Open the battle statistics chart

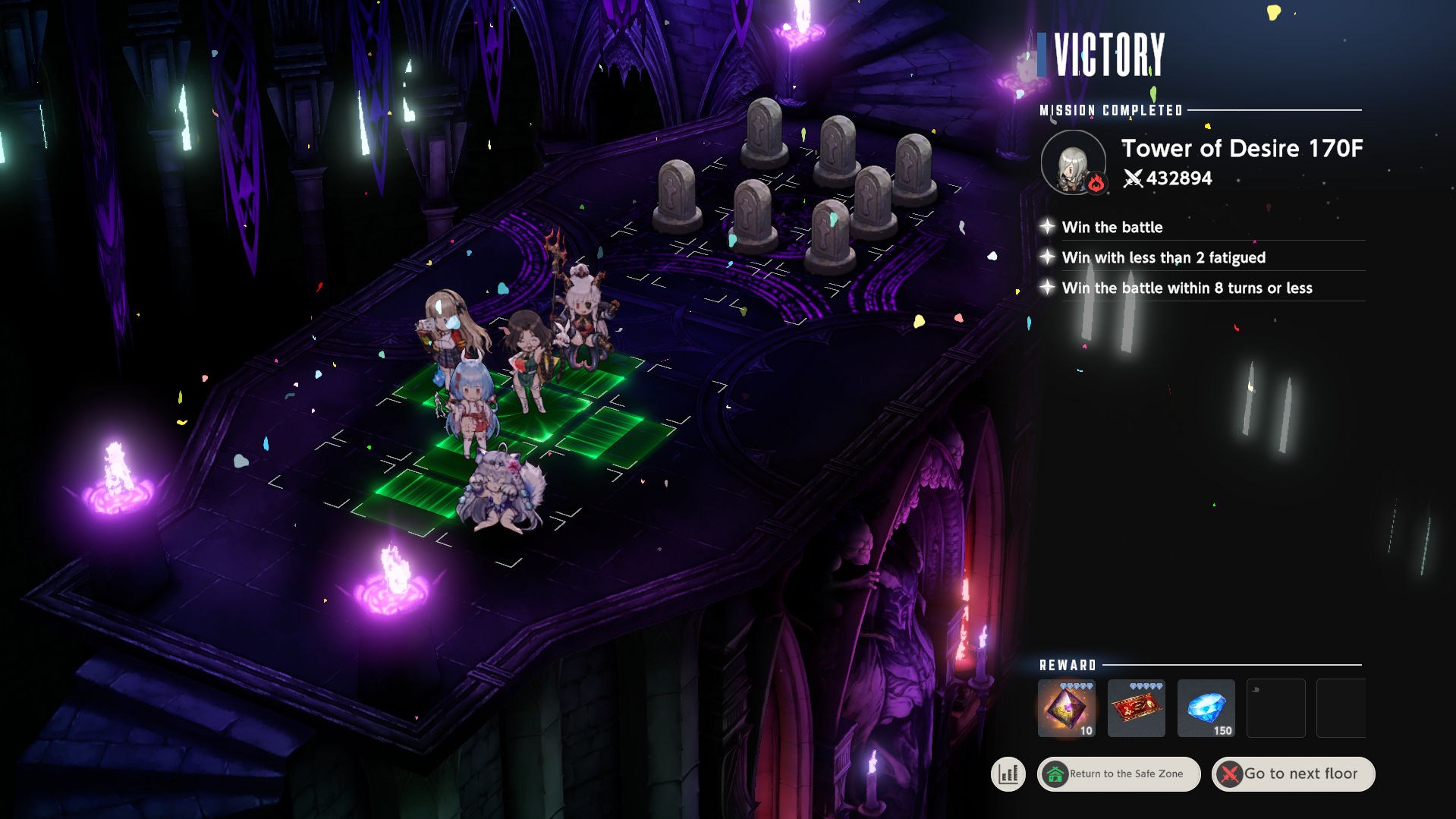[x=1008, y=773]
